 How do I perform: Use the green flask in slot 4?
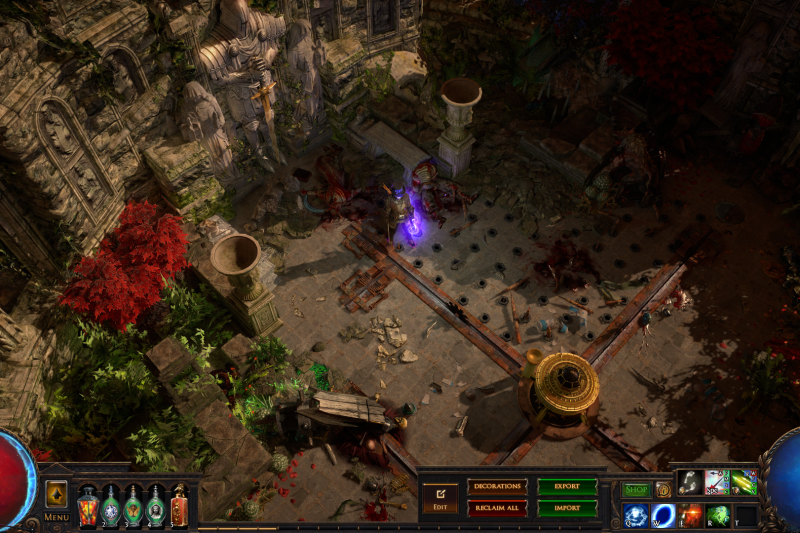pyautogui.click(x=156, y=505)
